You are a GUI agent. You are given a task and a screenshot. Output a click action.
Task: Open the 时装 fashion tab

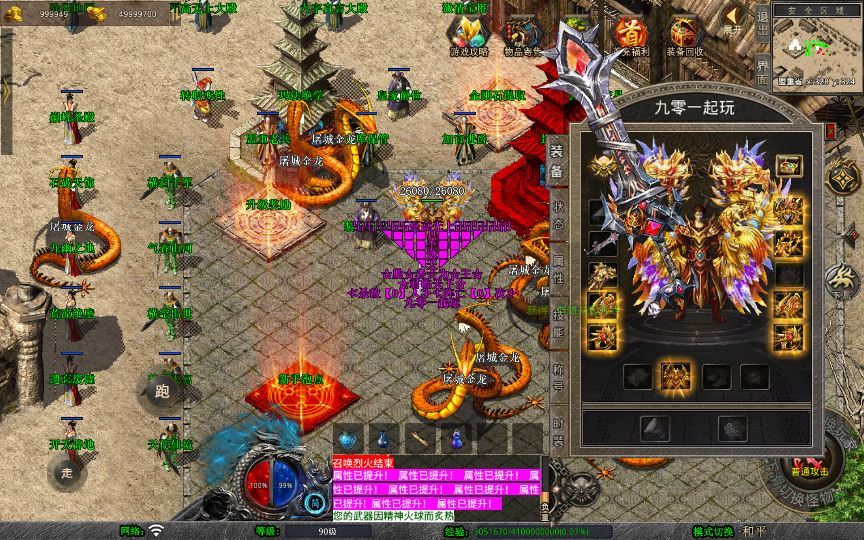point(557,430)
